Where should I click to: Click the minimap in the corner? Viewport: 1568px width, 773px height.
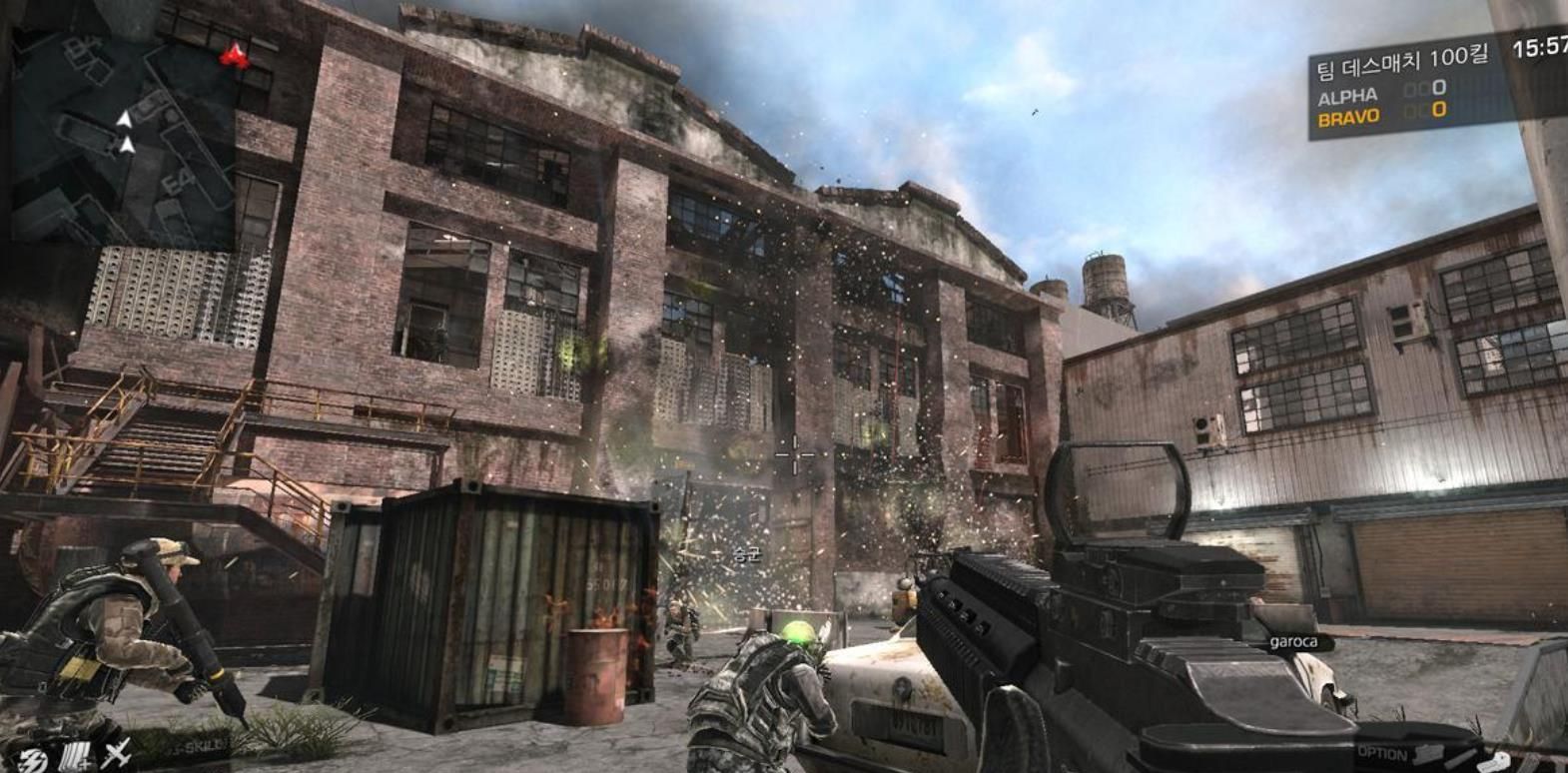[x=125, y=125]
